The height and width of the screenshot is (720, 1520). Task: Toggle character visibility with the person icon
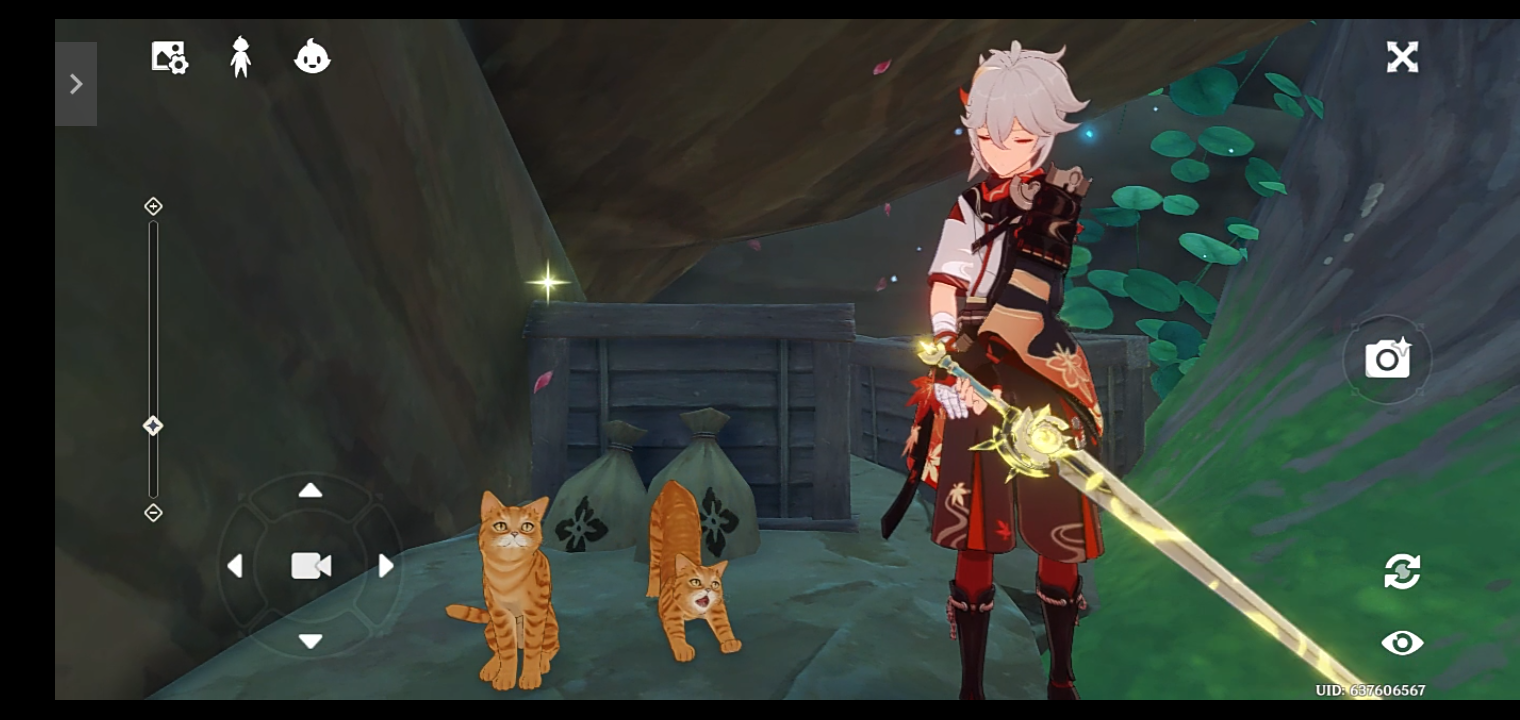click(239, 57)
